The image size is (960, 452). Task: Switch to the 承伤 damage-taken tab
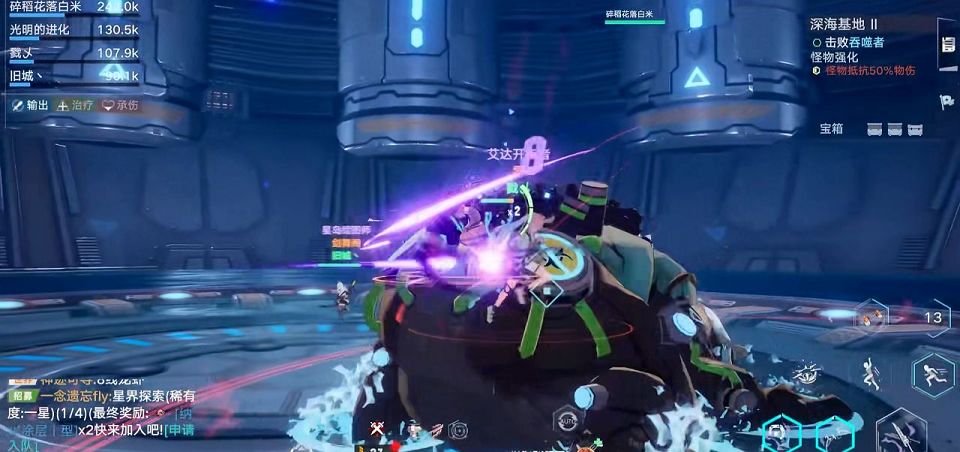120,105
